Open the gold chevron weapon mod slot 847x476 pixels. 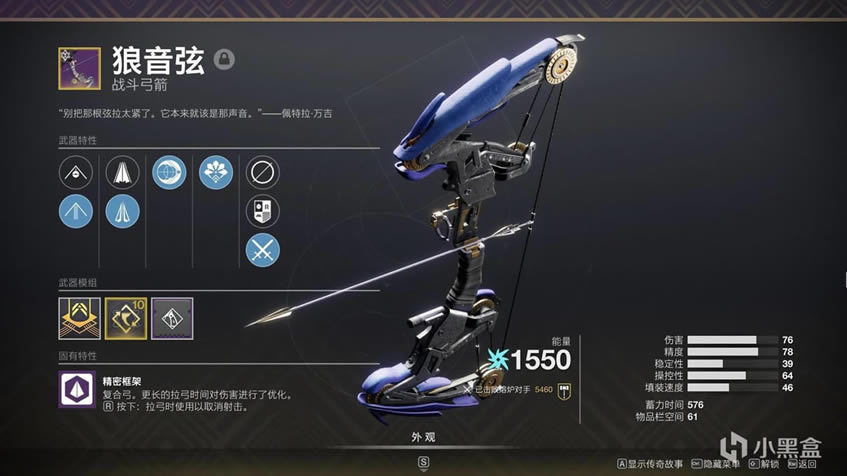pos(78,317)
